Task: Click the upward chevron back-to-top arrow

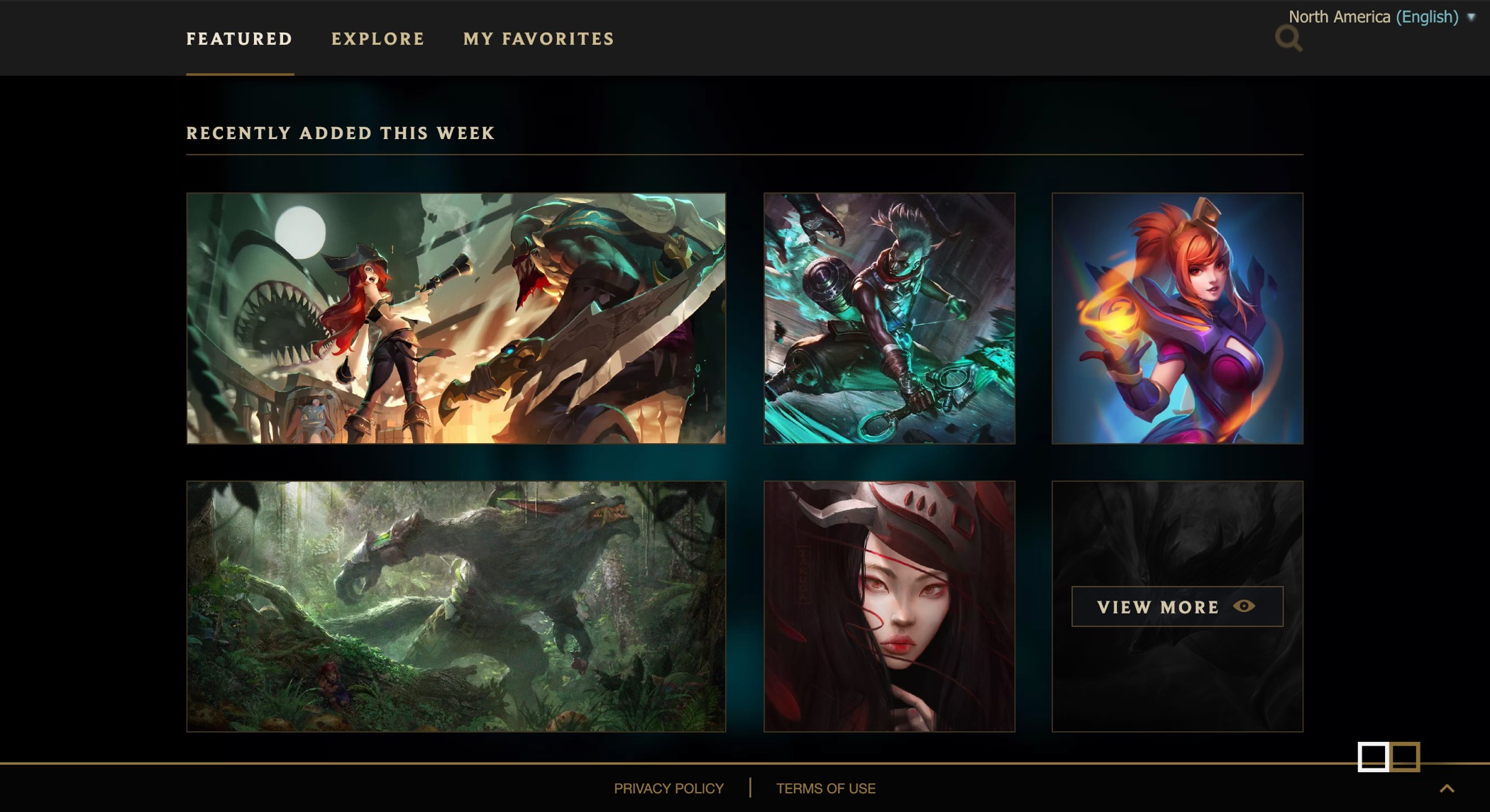Action: tap(1447, 789)
